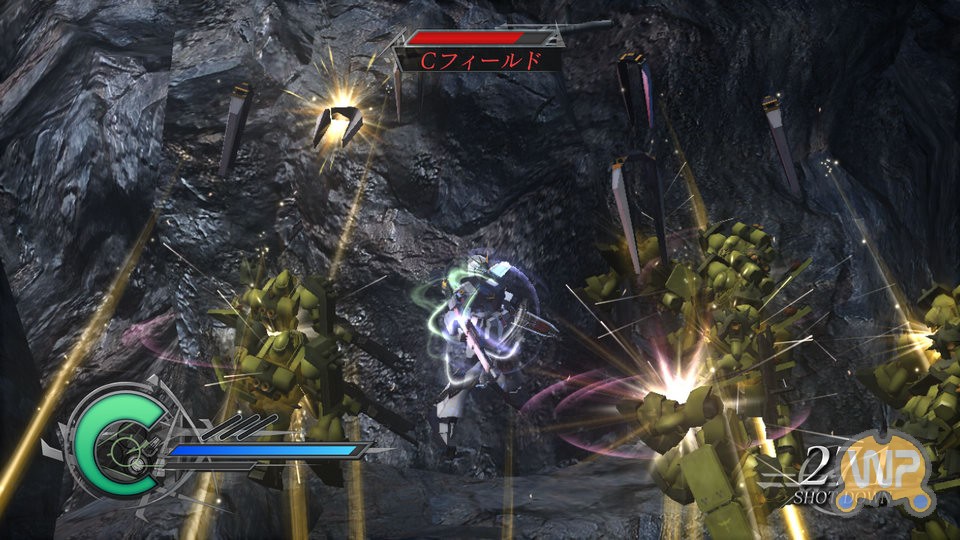
Task: Click the green circular gauge emblem
Action: coord(108,447)
